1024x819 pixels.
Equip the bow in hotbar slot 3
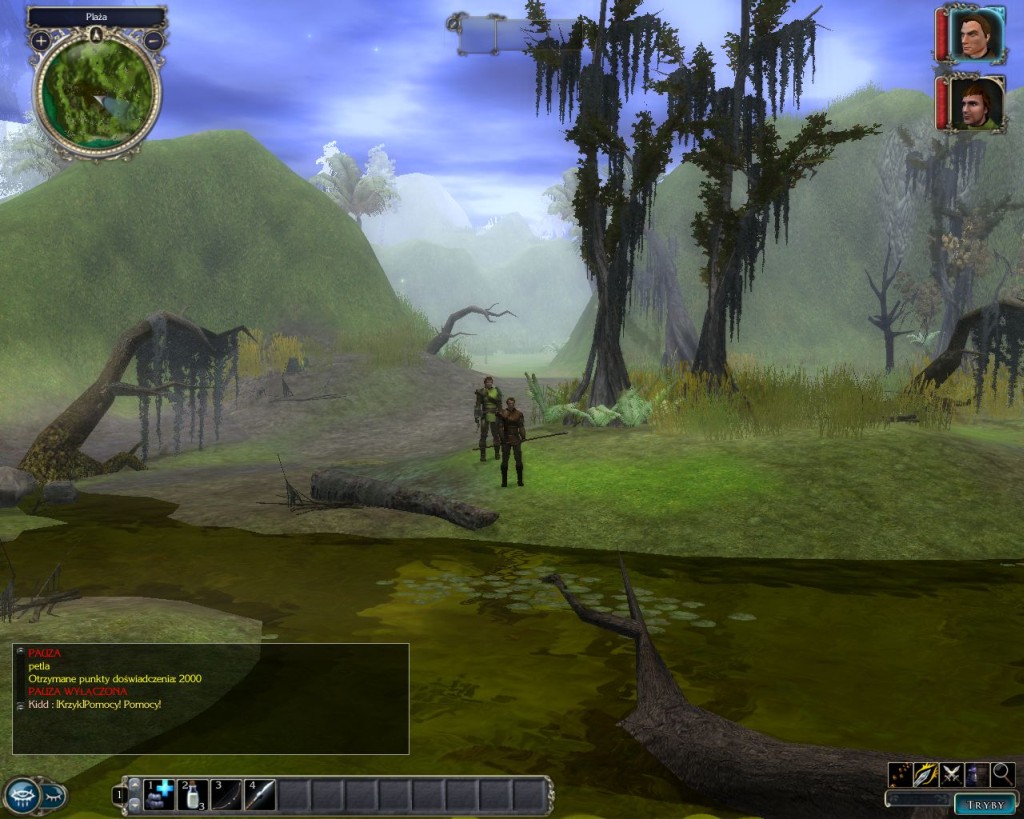pos(226,795)
